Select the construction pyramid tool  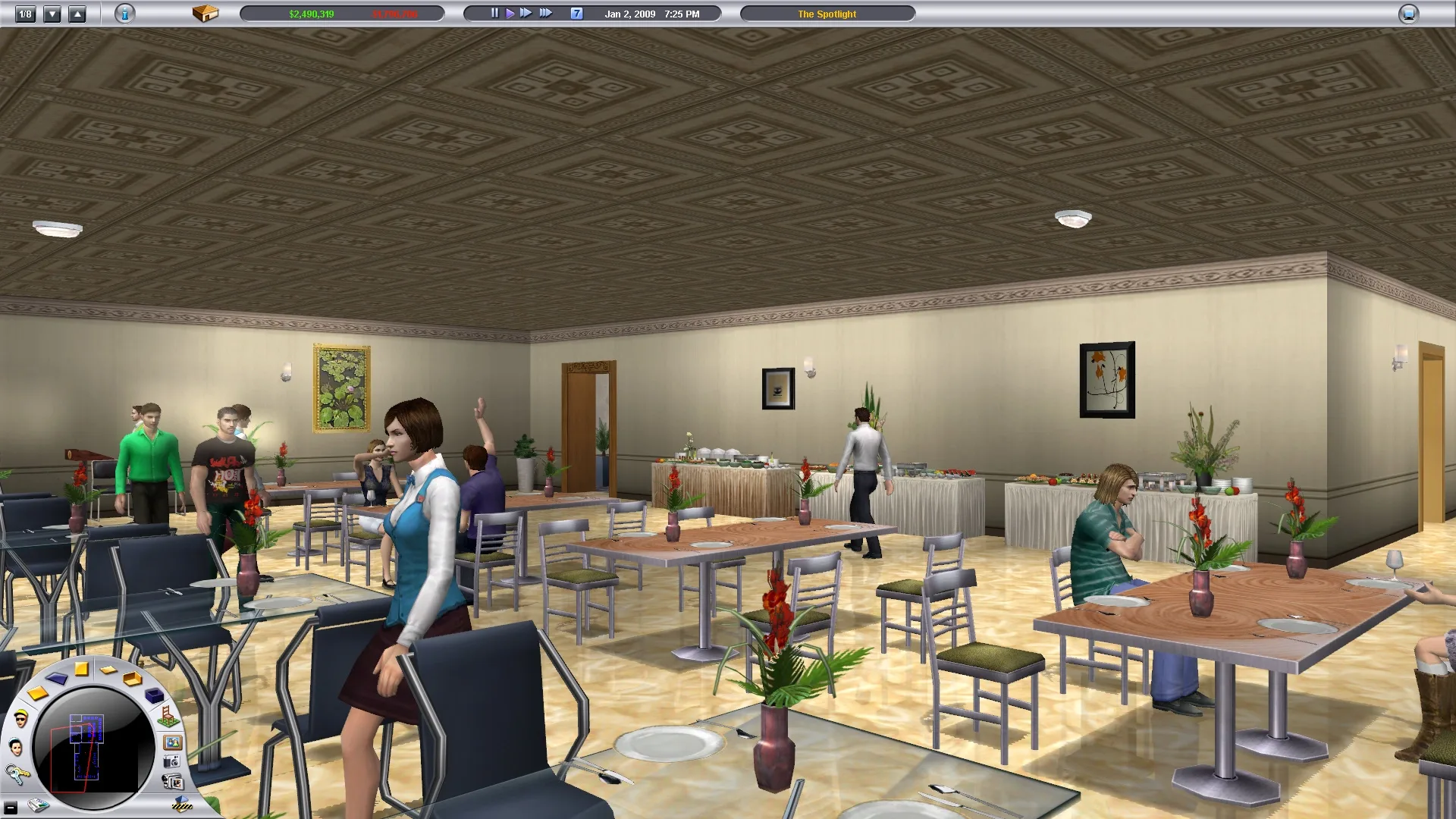coord(182,804)
